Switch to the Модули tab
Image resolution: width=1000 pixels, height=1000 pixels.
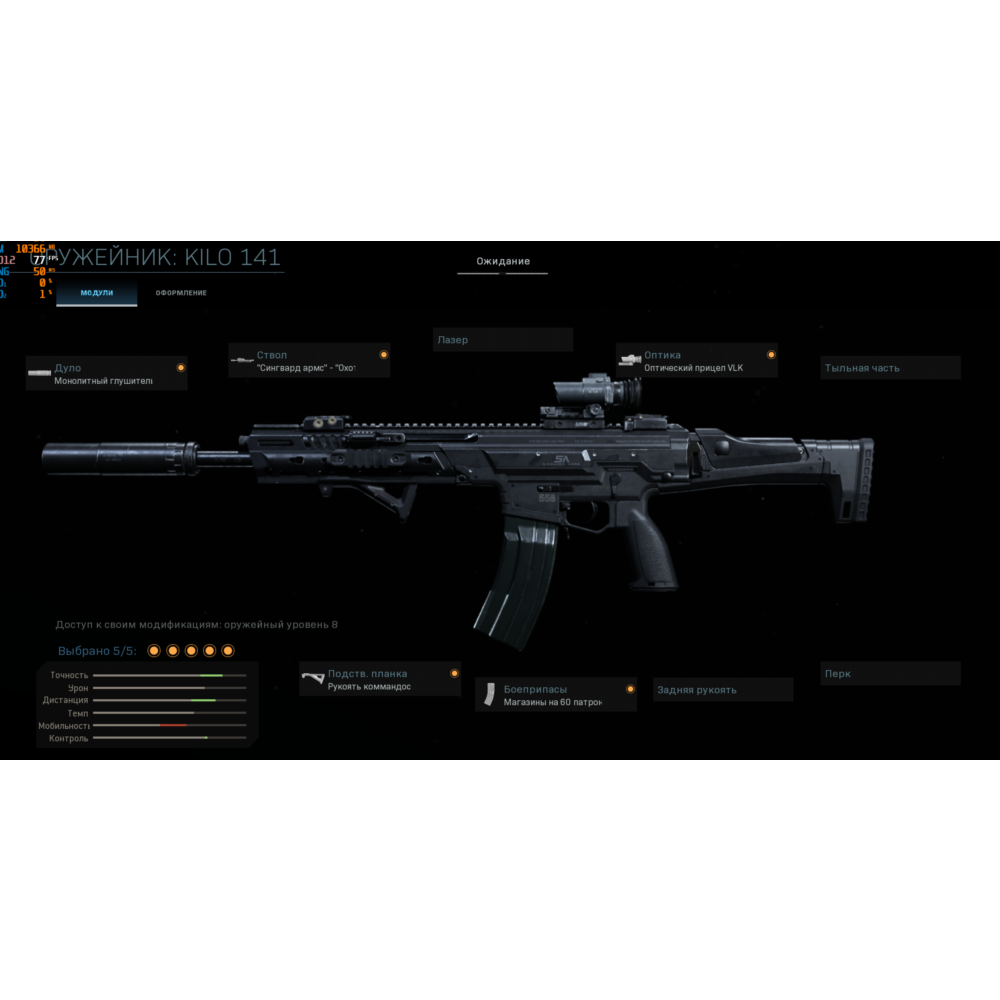click(x=96, y=292)
